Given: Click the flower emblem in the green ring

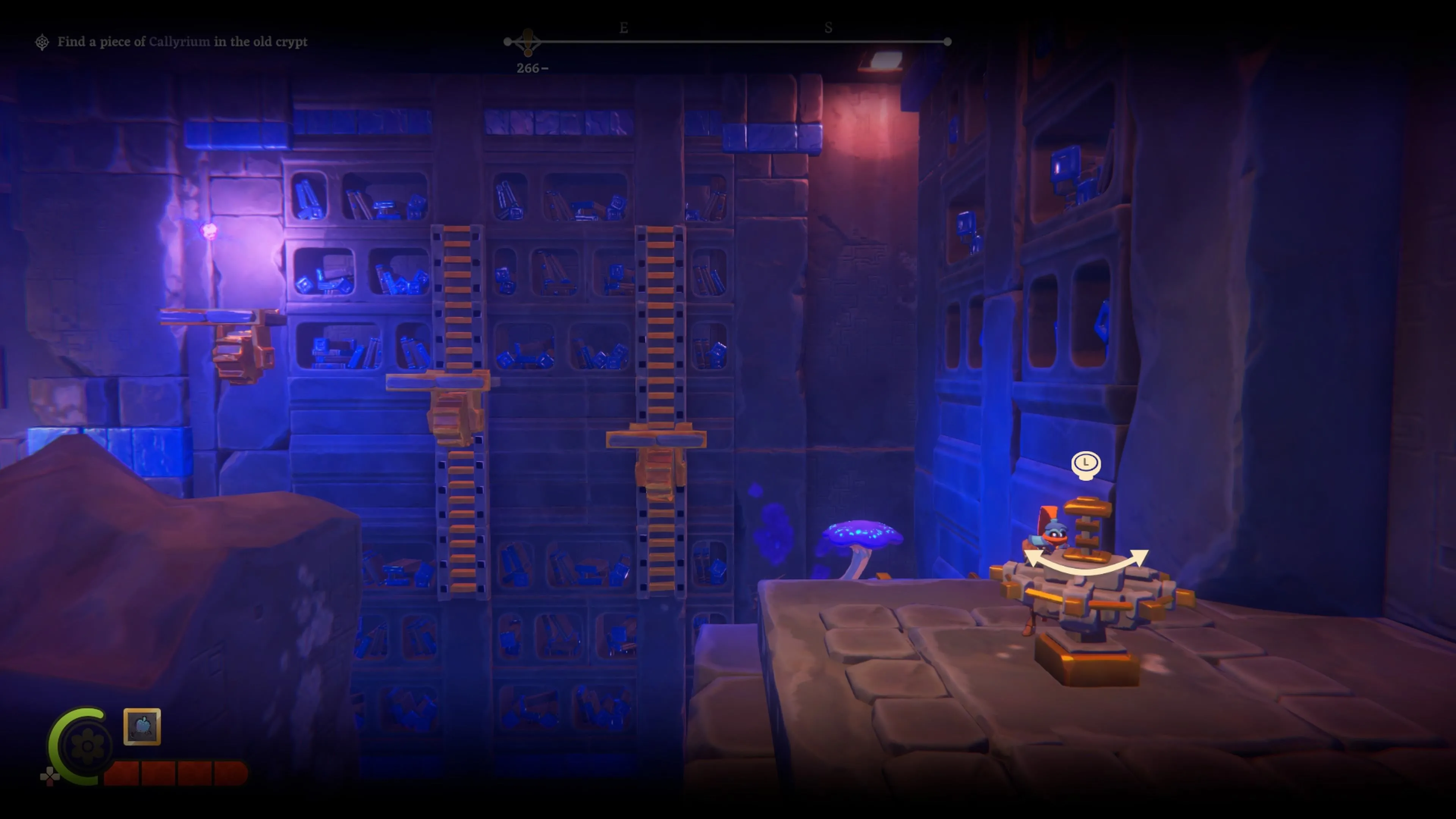Looking at the screenshot, I should pos(87,746).
